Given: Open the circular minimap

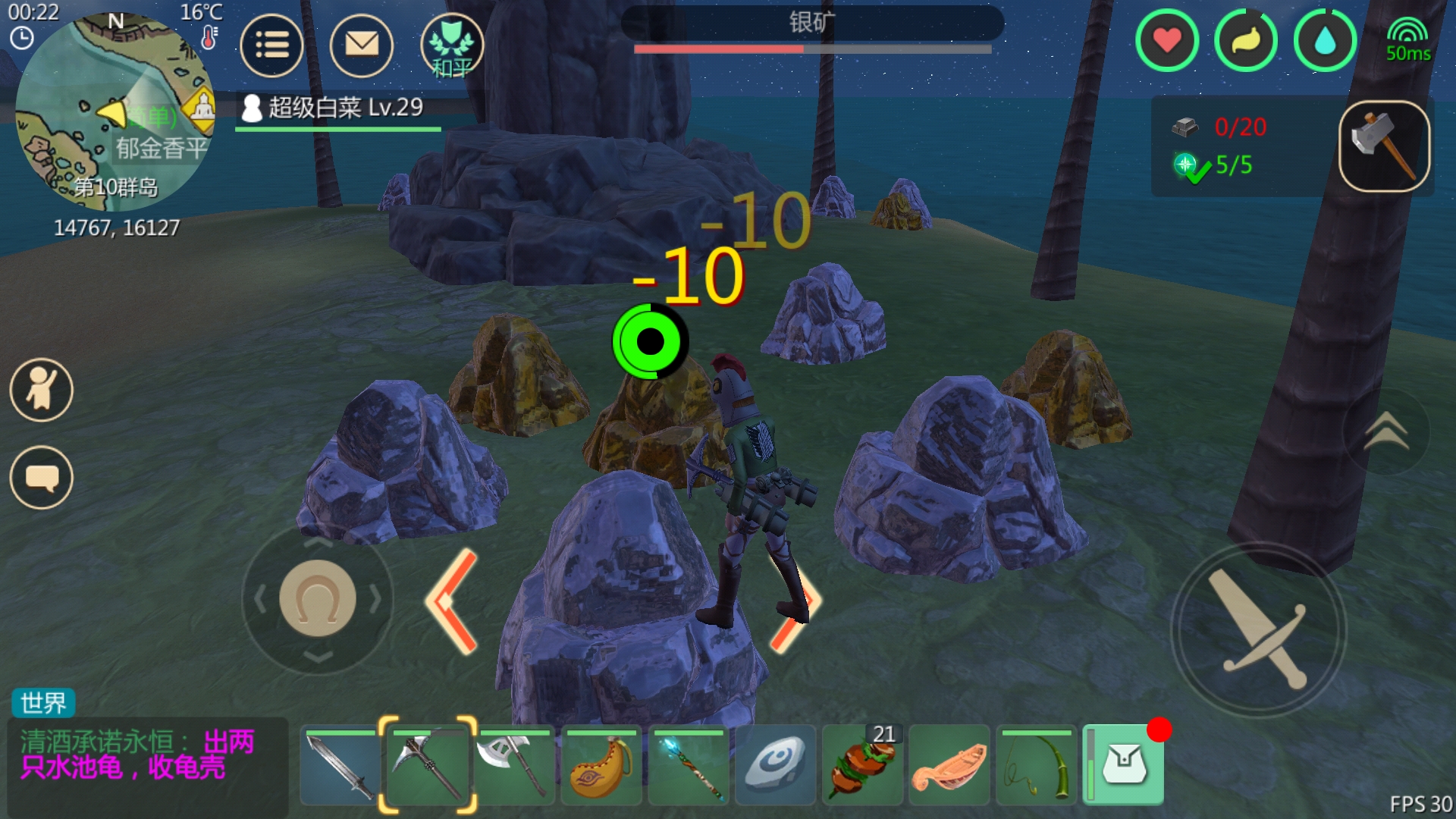Looking at the screenshot, I should point(114,112).
